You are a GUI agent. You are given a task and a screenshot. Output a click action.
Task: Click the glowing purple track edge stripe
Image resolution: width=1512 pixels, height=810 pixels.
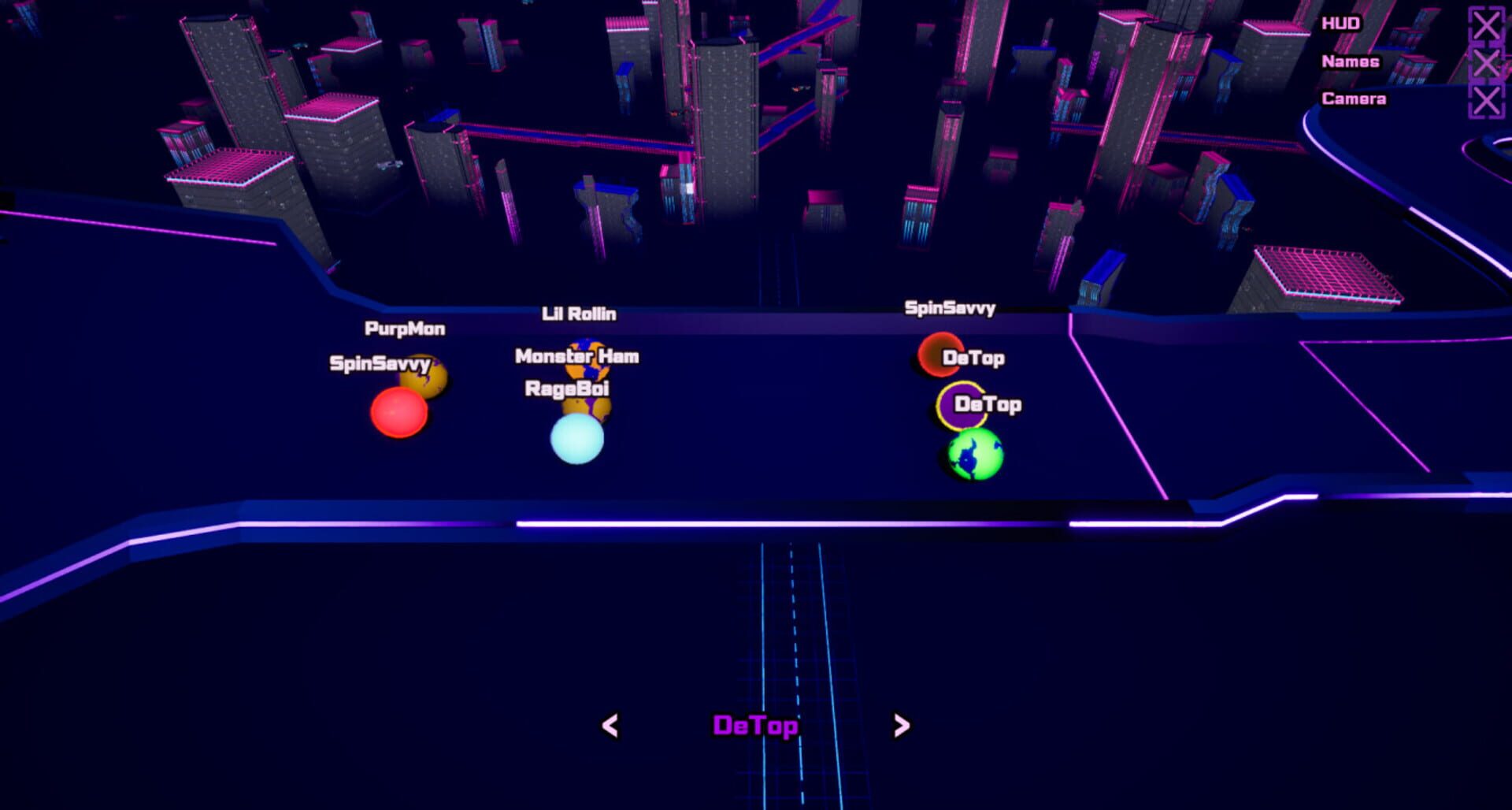pos(709,522)
